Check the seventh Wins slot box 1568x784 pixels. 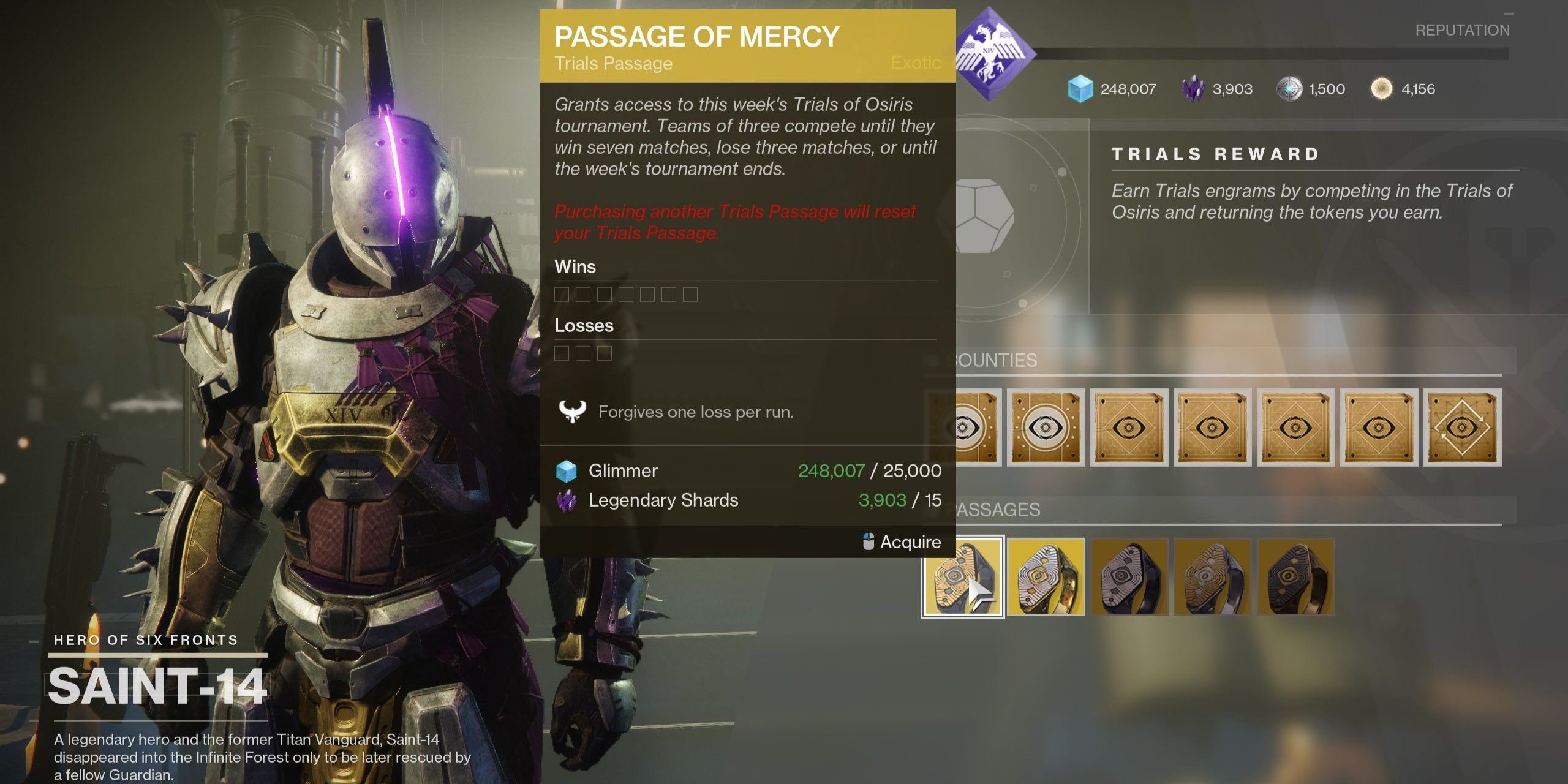click(x=690, y=294)
